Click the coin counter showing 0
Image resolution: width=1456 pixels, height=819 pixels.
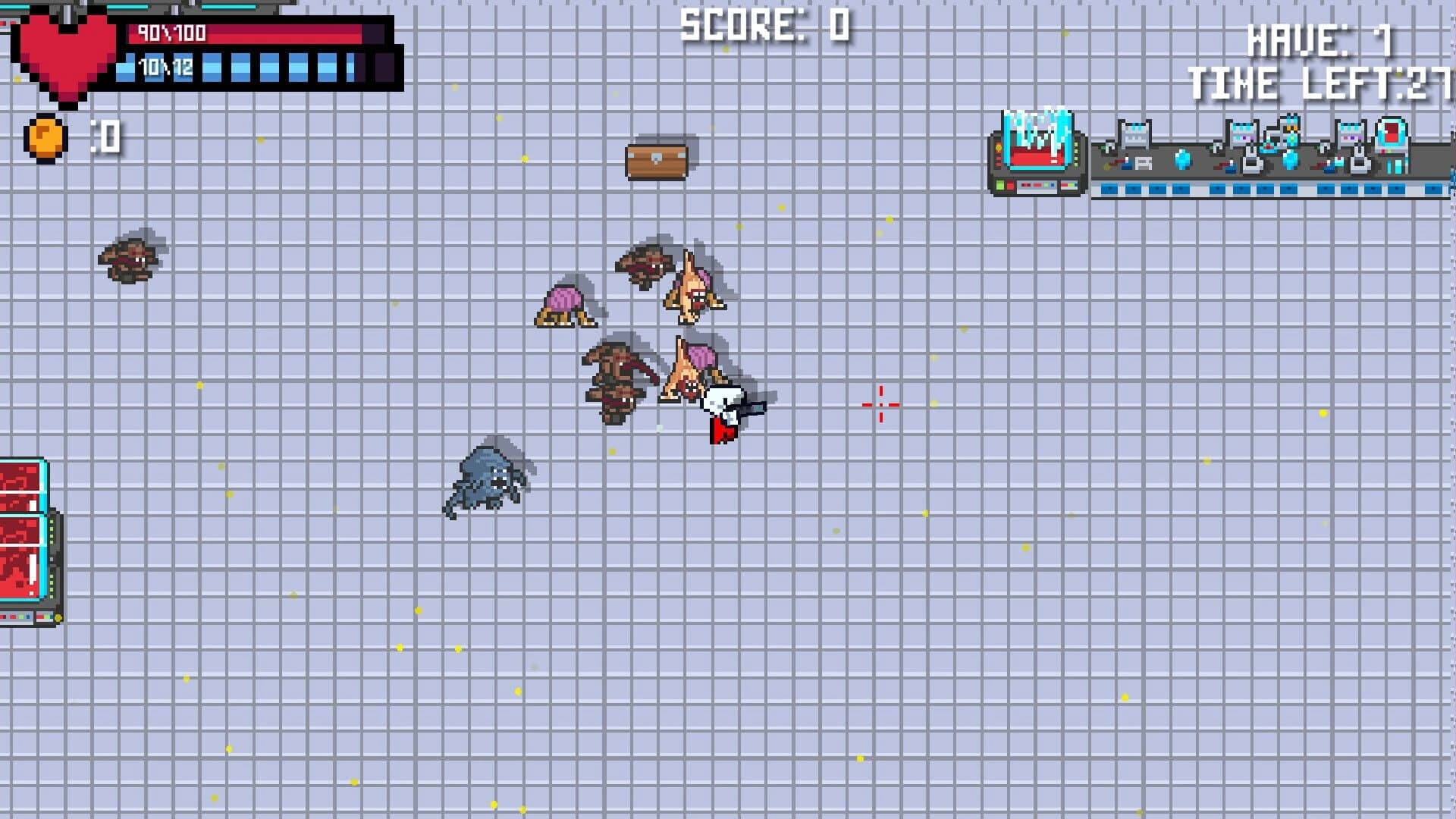tap(102, 135)
